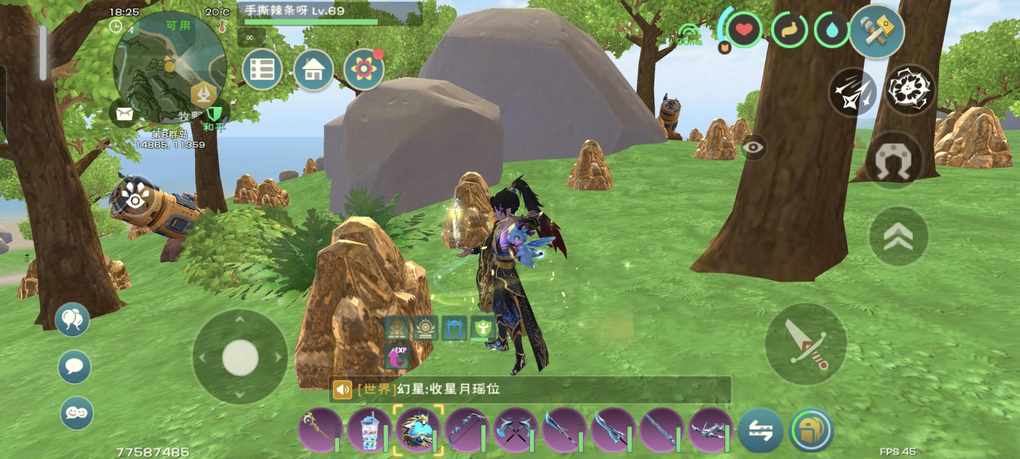Viewport: 1020px width, 459px height.
Task: Open the smiley emote button
Action: pyautogui.click(x=76, y=412)
